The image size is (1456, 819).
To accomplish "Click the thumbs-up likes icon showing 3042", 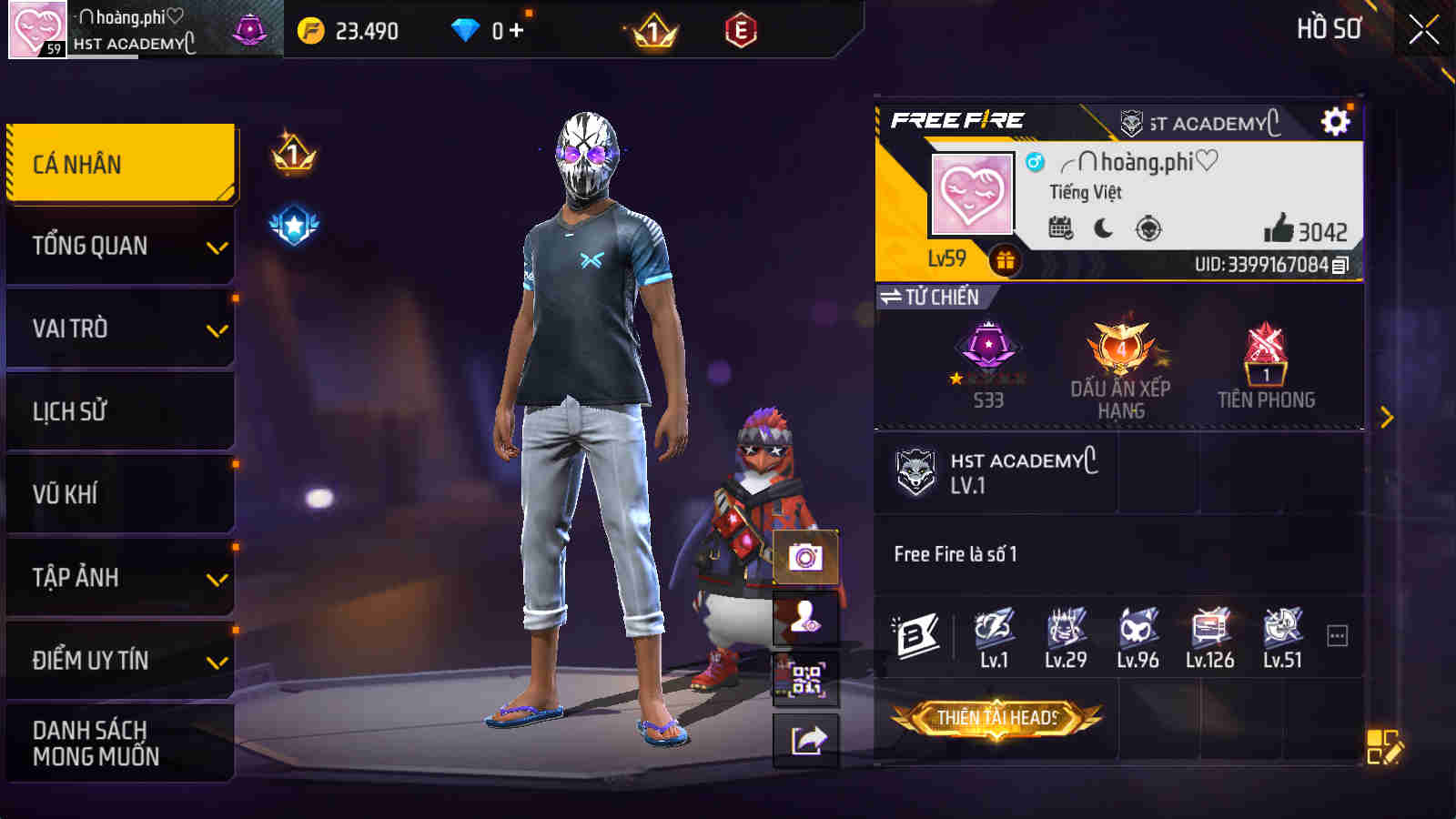I will point(1278,229).
